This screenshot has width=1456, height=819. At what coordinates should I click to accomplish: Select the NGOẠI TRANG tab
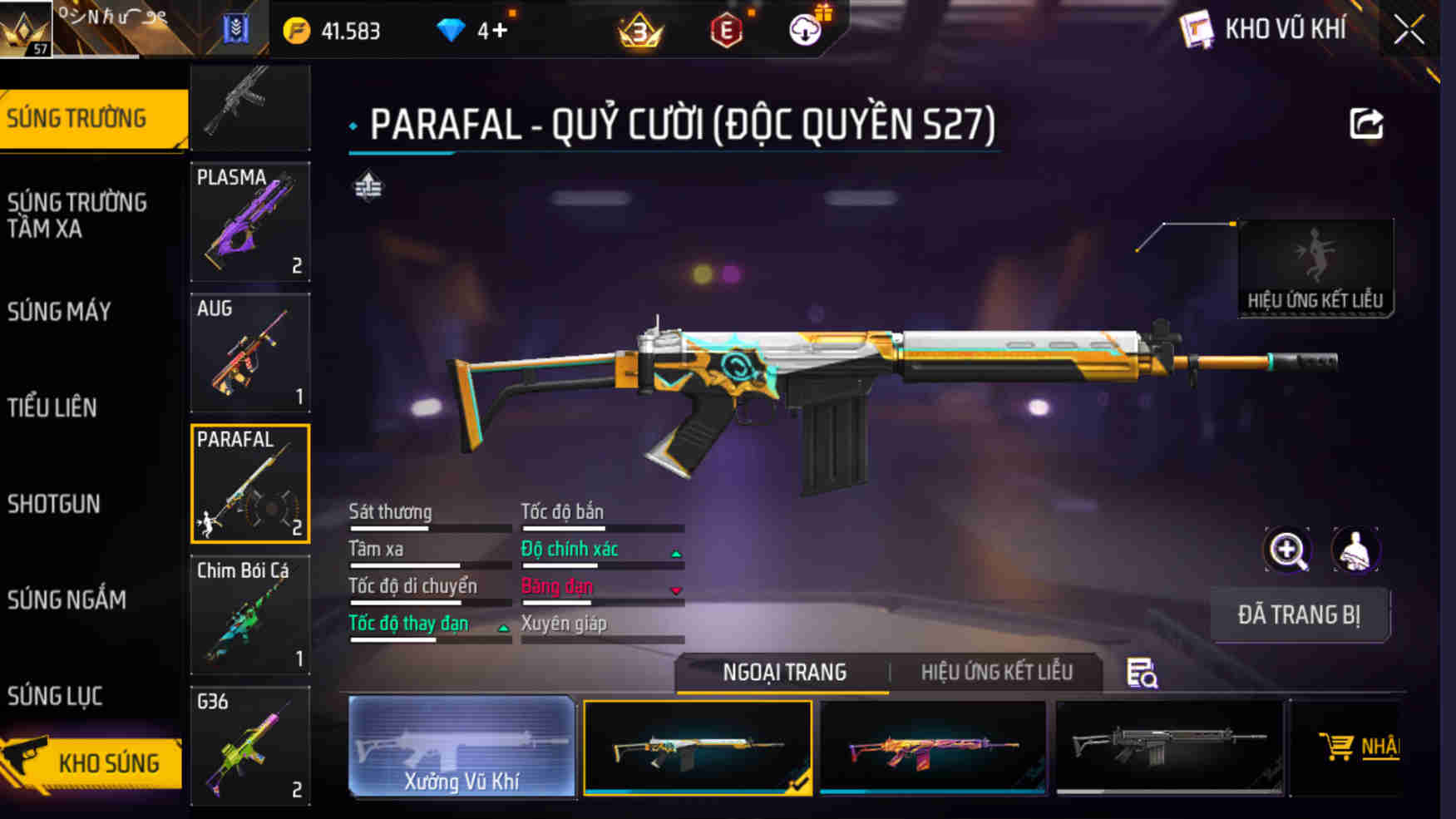tap(785, 671)
